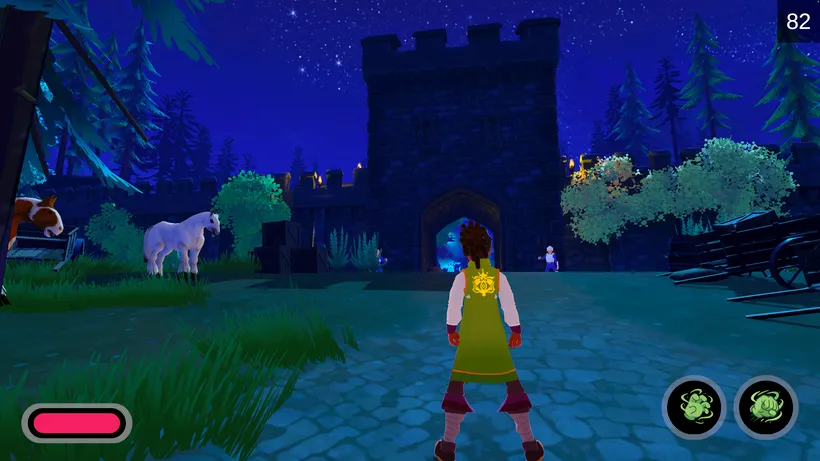Image resolution: width=820 pixels, height=461 pixels.
Task: Activate the green clenched fist punch ability
Action: (x=766, y=407)
